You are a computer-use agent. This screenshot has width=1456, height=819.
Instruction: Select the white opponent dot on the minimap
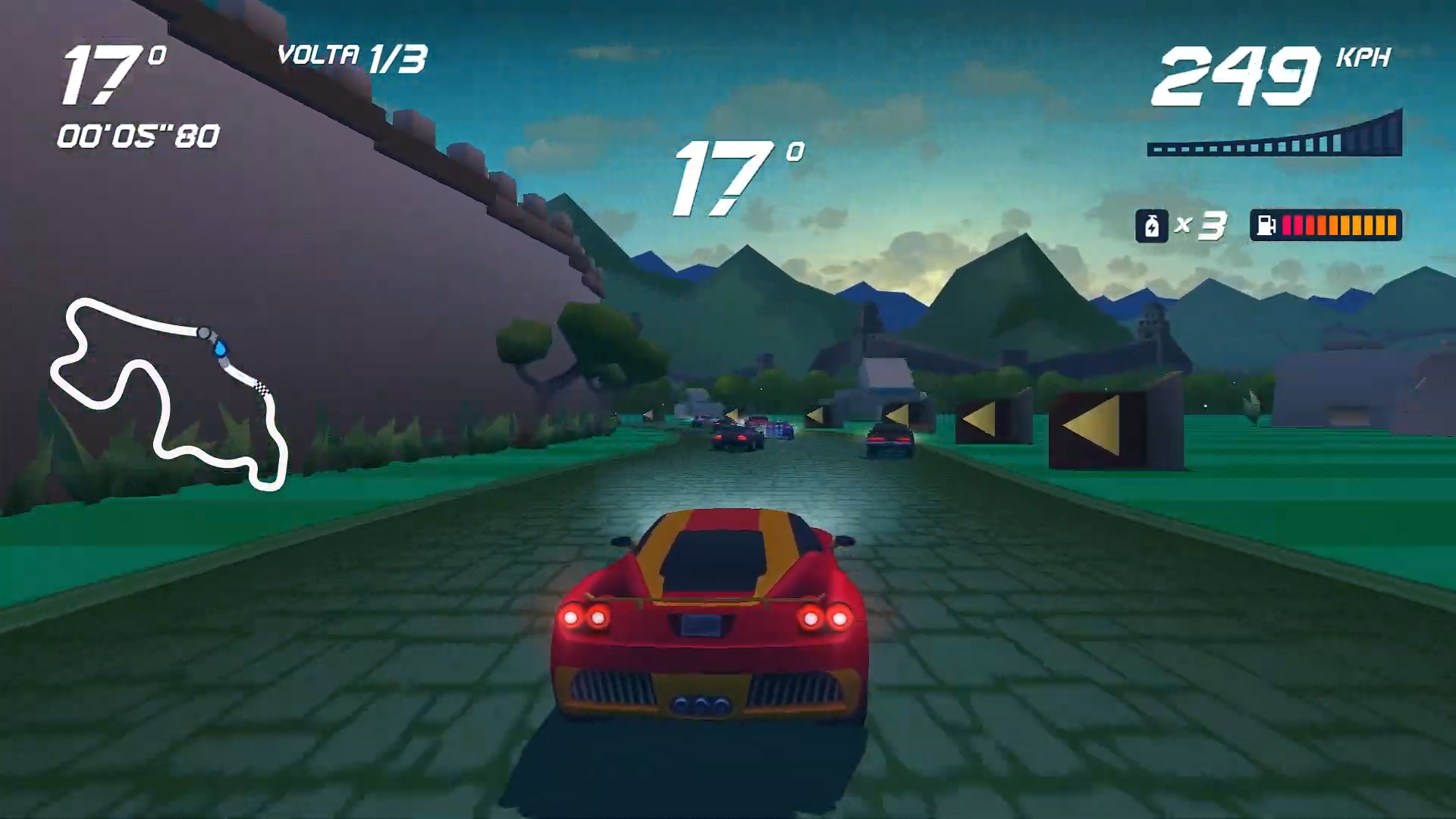203,332
